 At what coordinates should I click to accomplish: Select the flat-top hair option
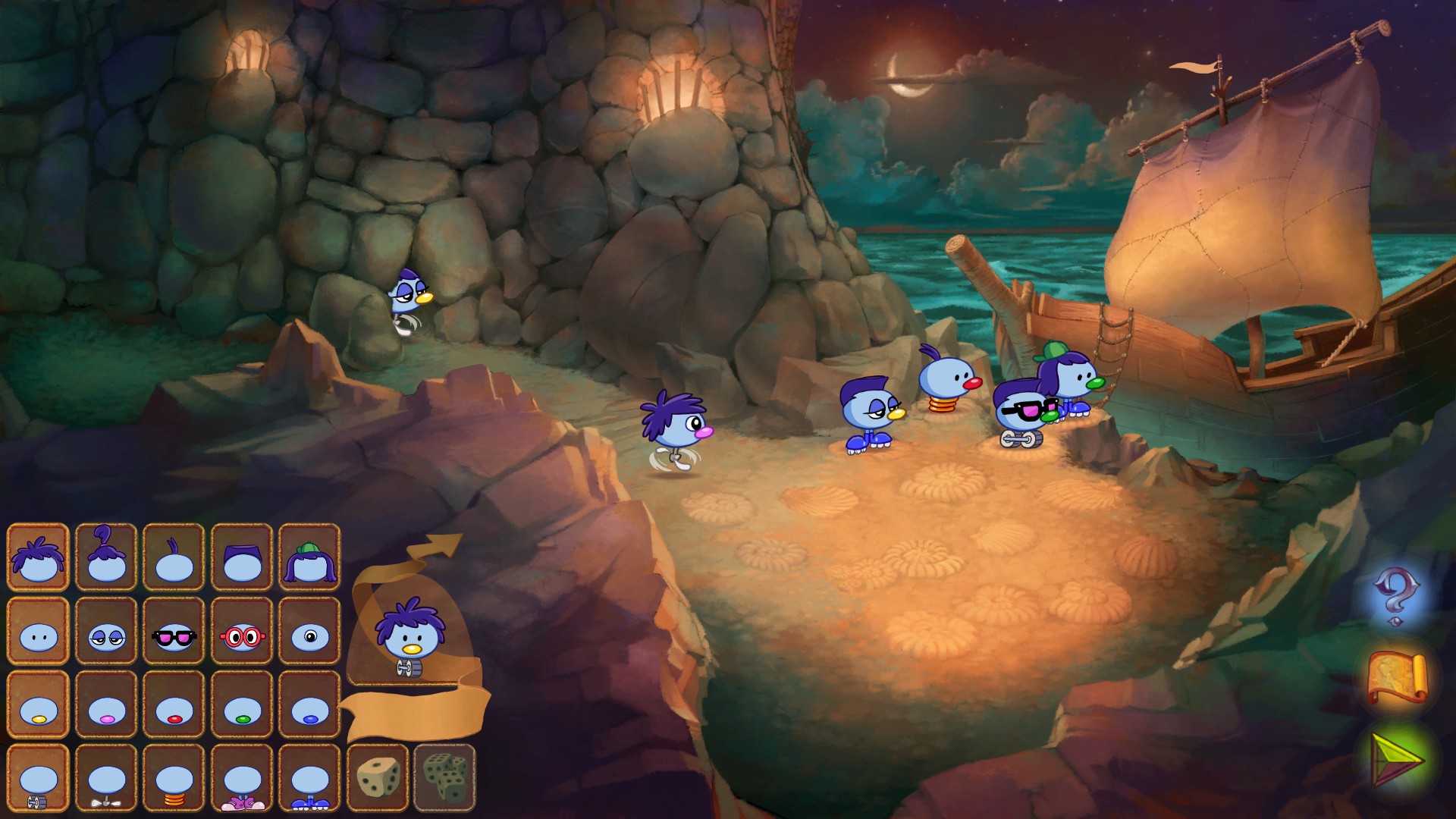(x=242, y=557)
